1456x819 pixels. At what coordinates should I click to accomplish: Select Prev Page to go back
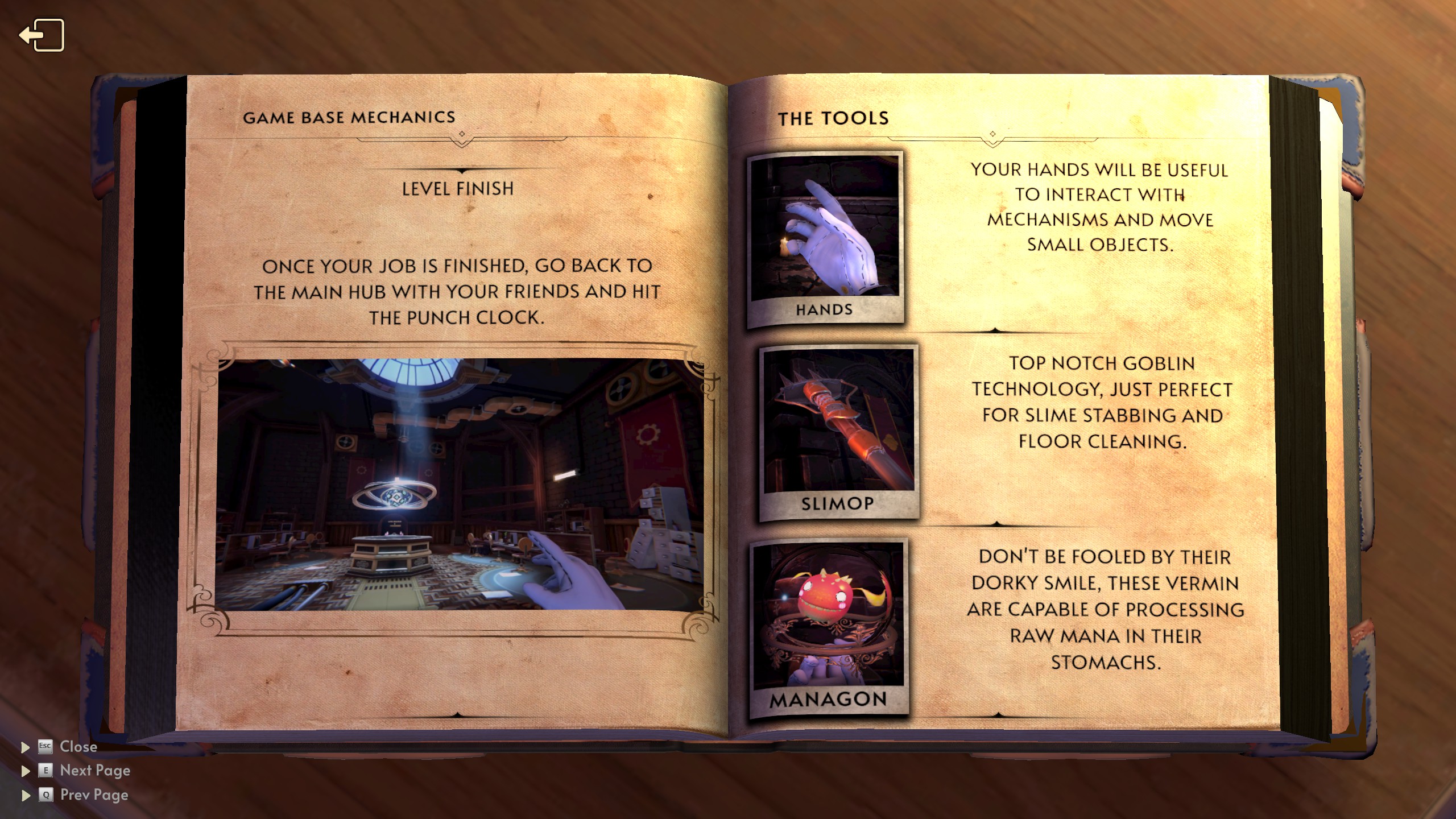(93, 795)
